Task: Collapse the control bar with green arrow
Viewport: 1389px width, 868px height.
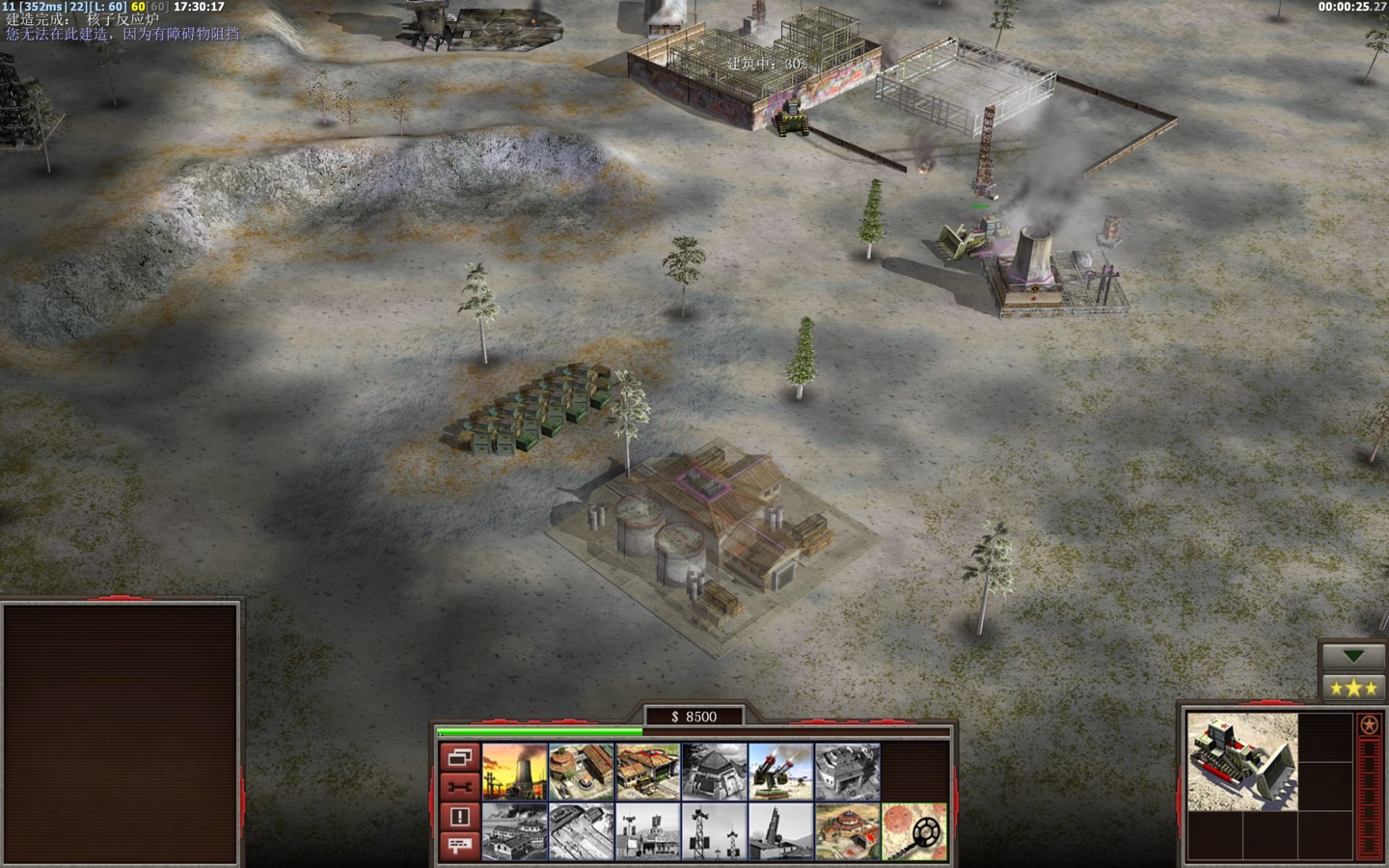Action: tap(1355, 656)
